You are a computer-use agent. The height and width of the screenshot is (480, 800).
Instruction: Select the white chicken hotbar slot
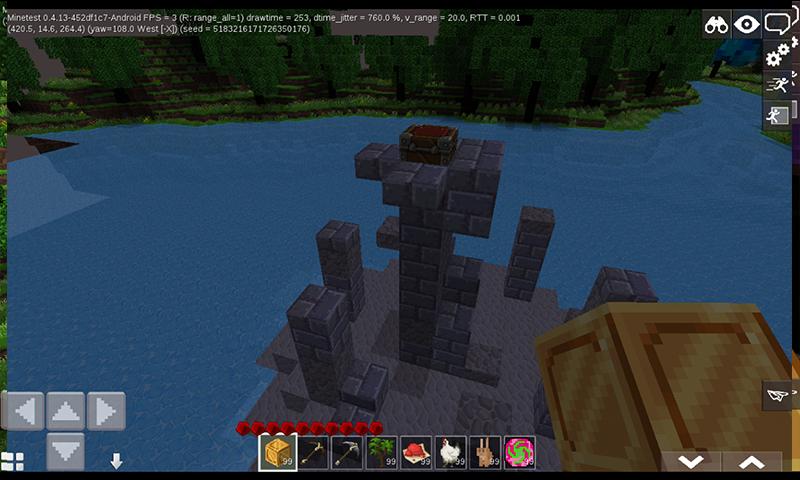[453, 452]
